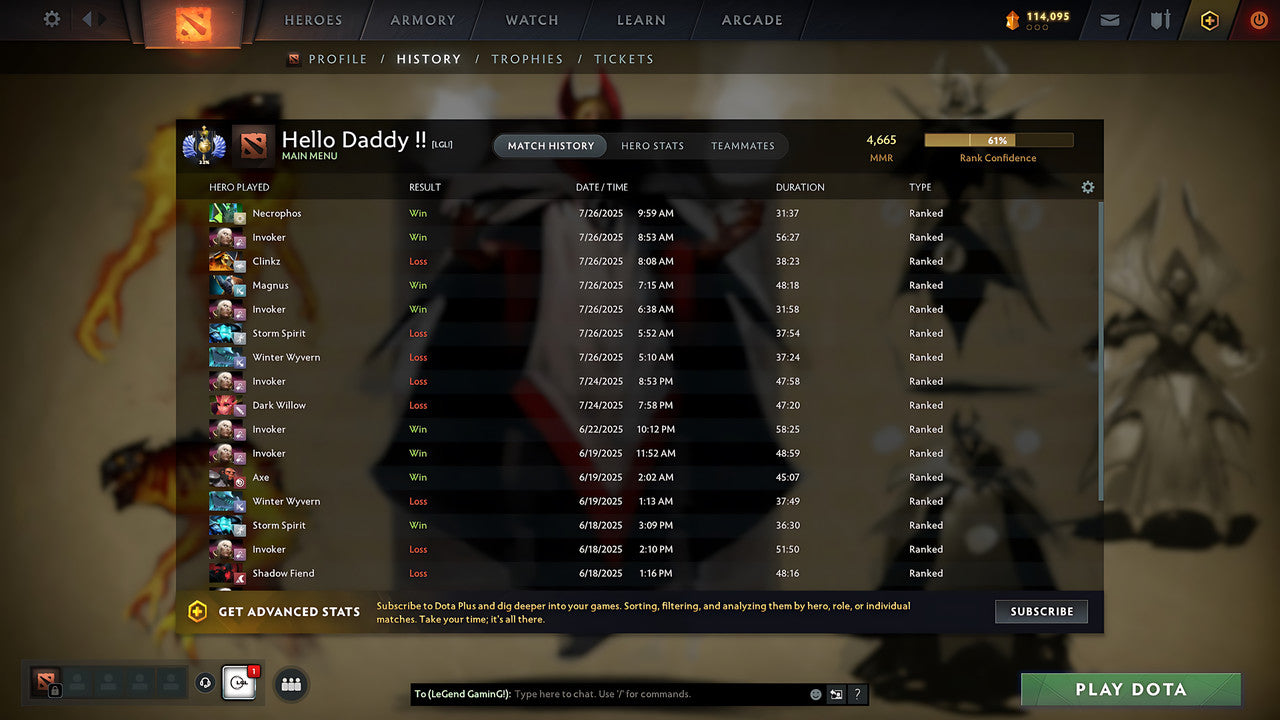This screenshot has height=720, width=1280.
Task: Open voice chat via the headset icon
Action: pyautogui.click(x=205, y=683)
